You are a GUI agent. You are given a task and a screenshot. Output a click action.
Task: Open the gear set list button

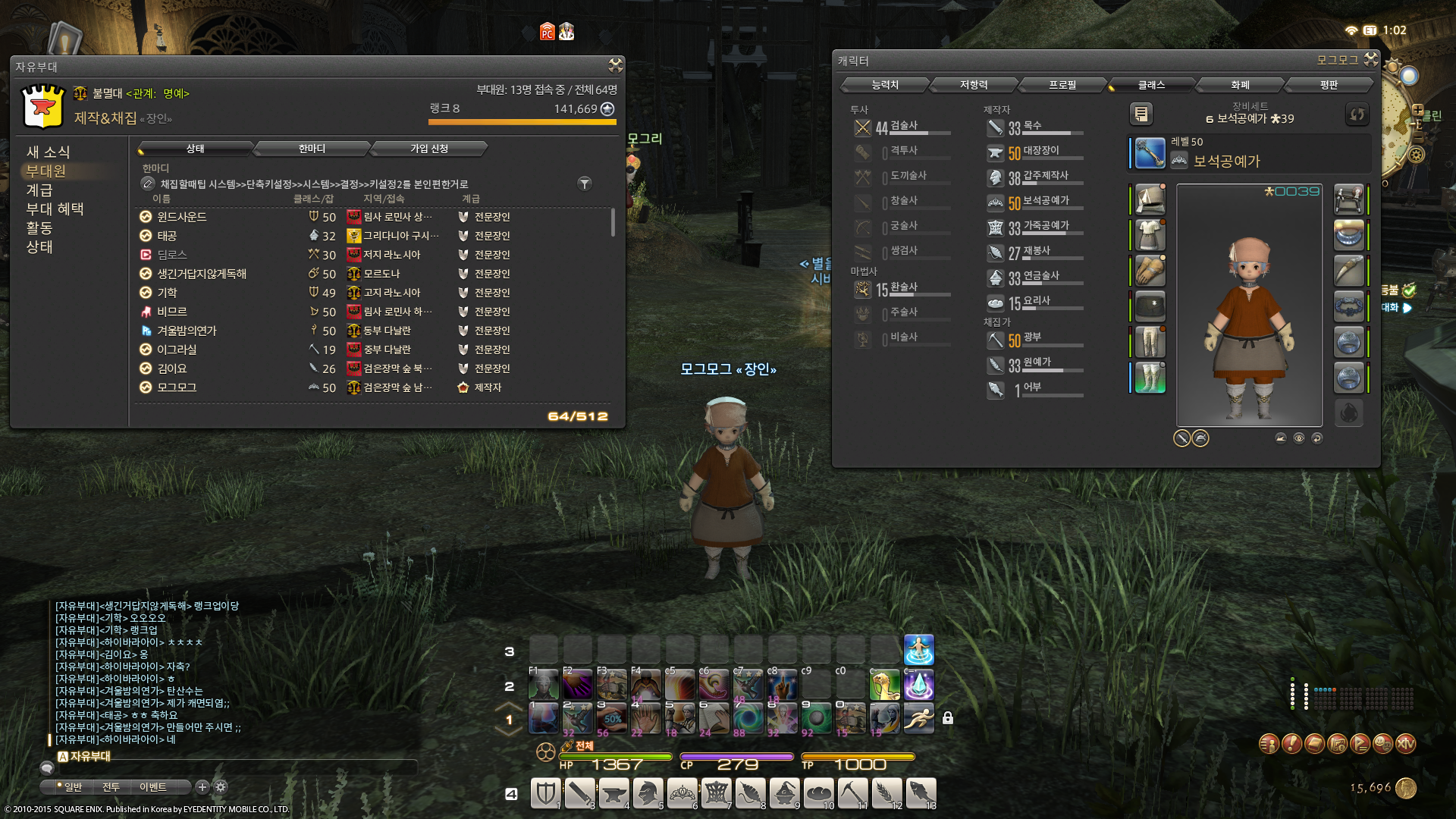(x=1141, y=115)
